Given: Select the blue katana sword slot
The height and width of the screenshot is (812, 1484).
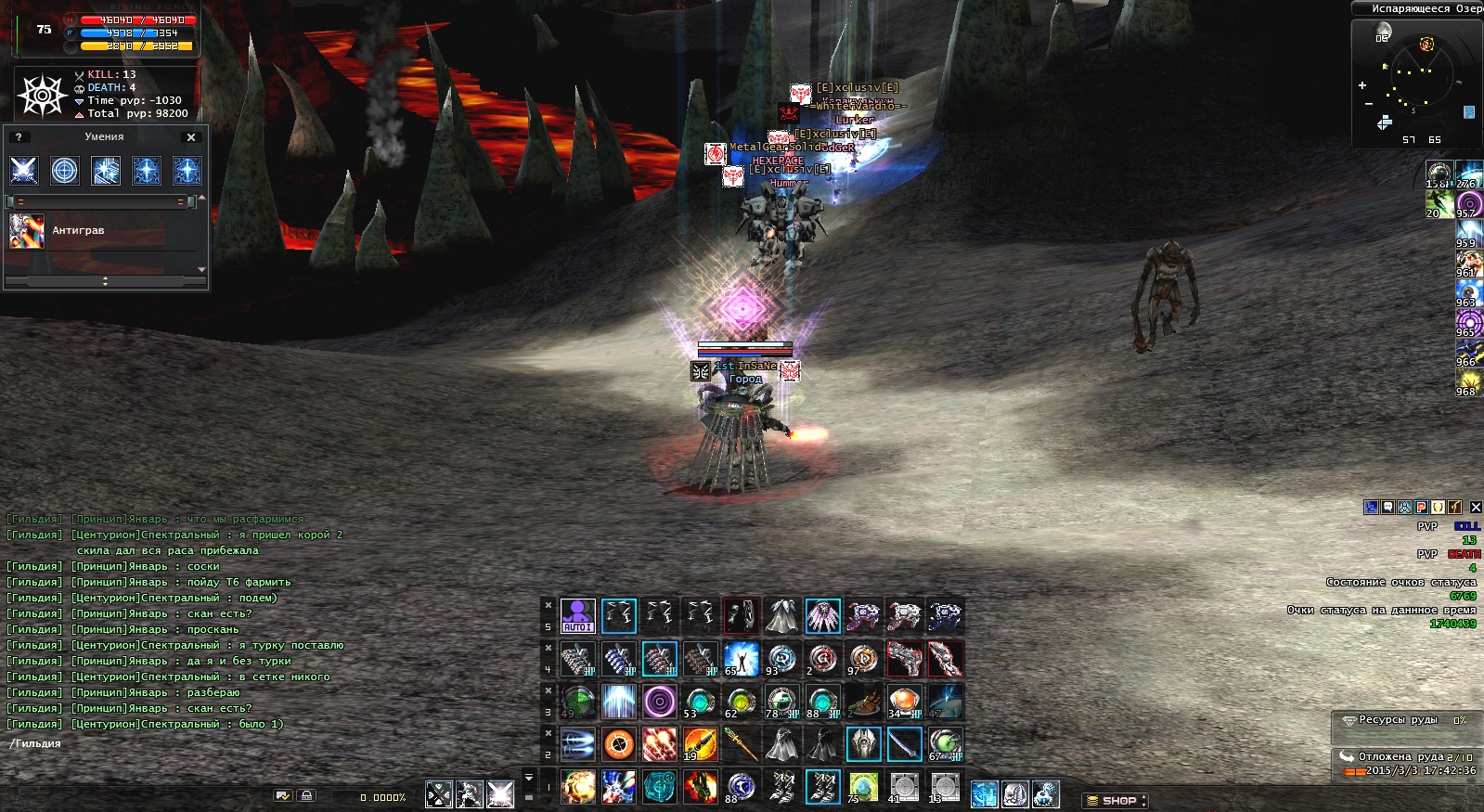Looking at the screenshot, I should click(904, 744).
